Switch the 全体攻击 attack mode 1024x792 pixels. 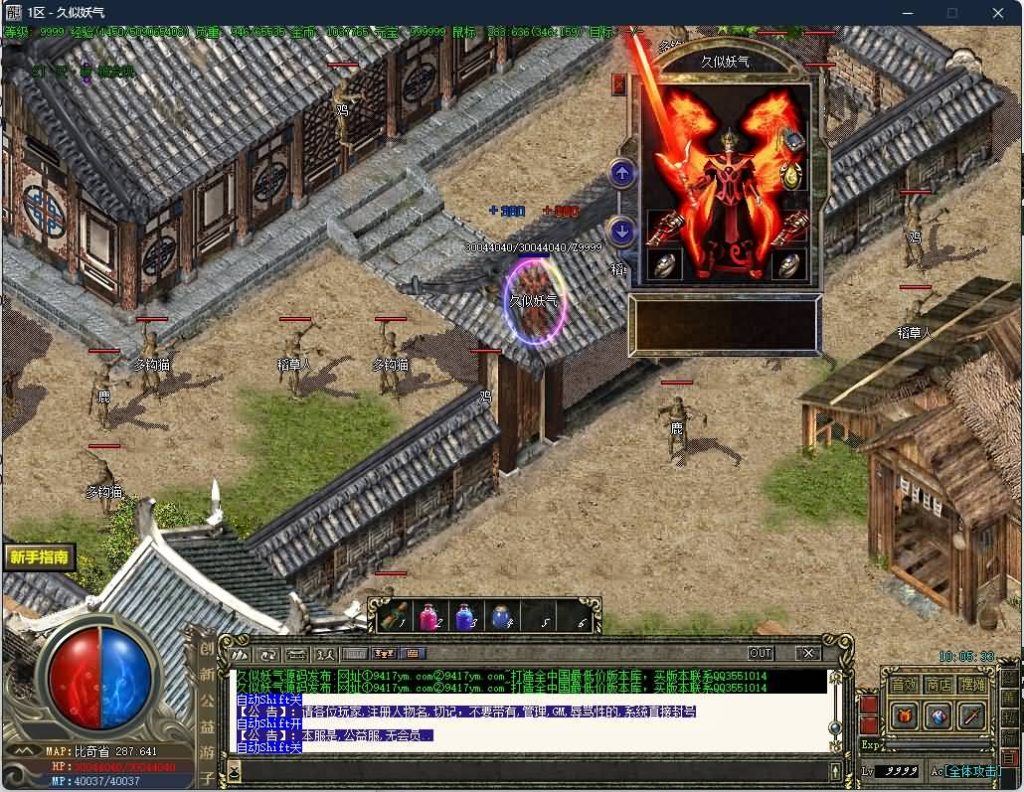(972, 771)
